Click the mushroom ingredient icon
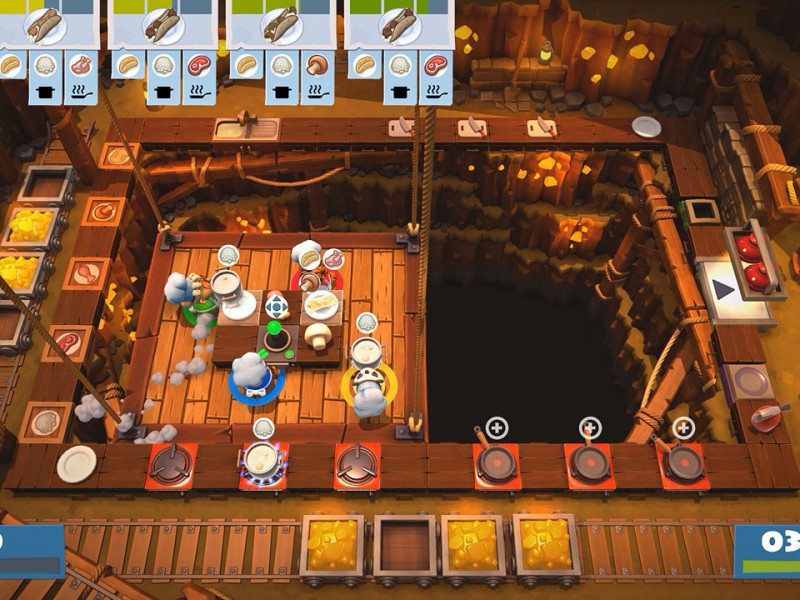 coord(316,66)
